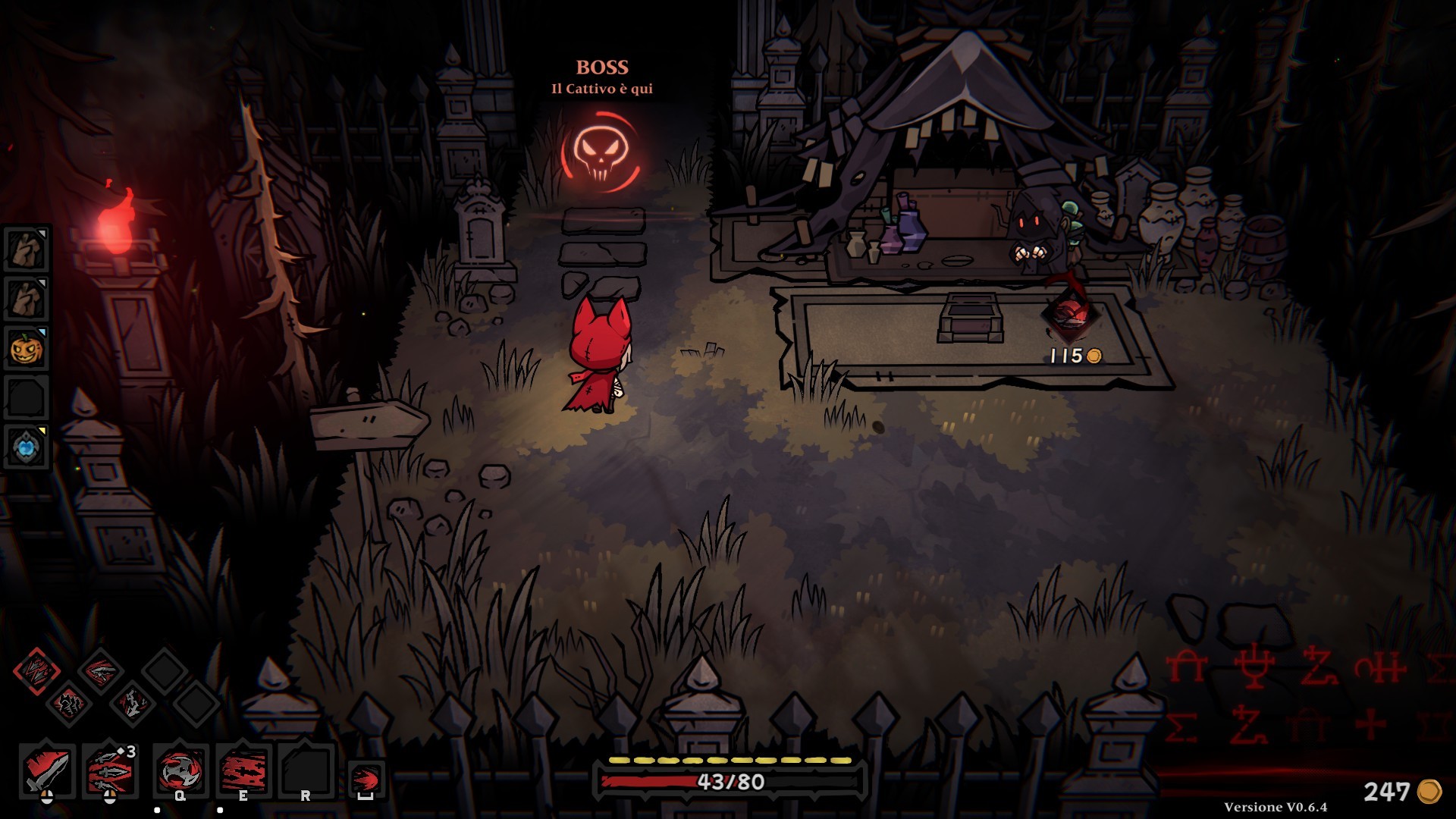Select the red-bordered highlighted diamond passive
The image size is (1456, 819).
(36, 671)
